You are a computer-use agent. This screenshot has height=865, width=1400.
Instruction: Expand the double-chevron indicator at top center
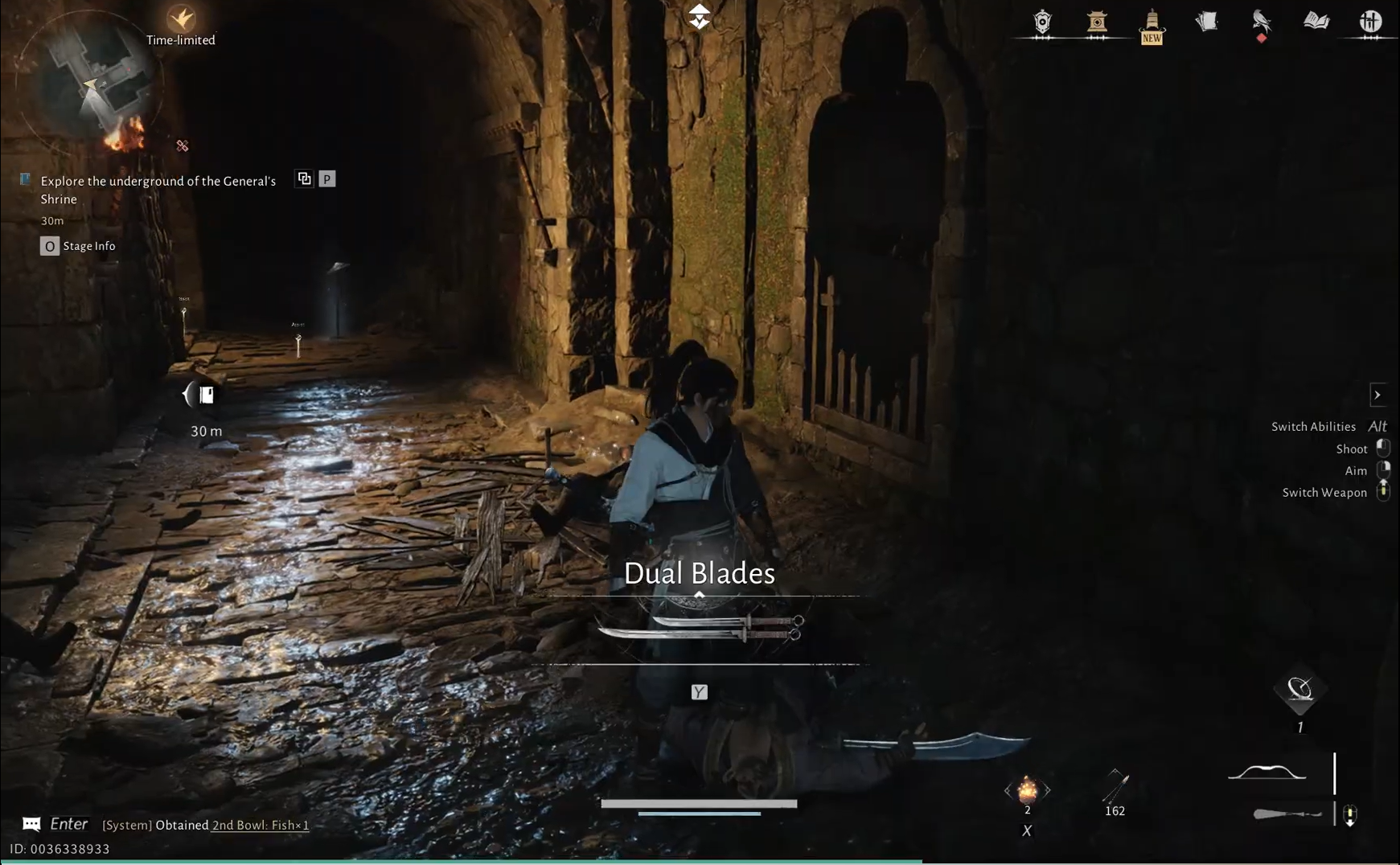point(699,15)
